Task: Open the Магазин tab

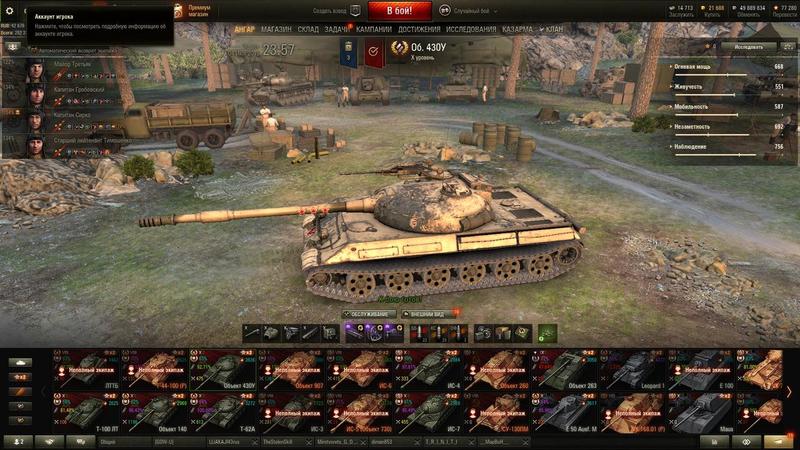Action: click(x=276, y=30)
